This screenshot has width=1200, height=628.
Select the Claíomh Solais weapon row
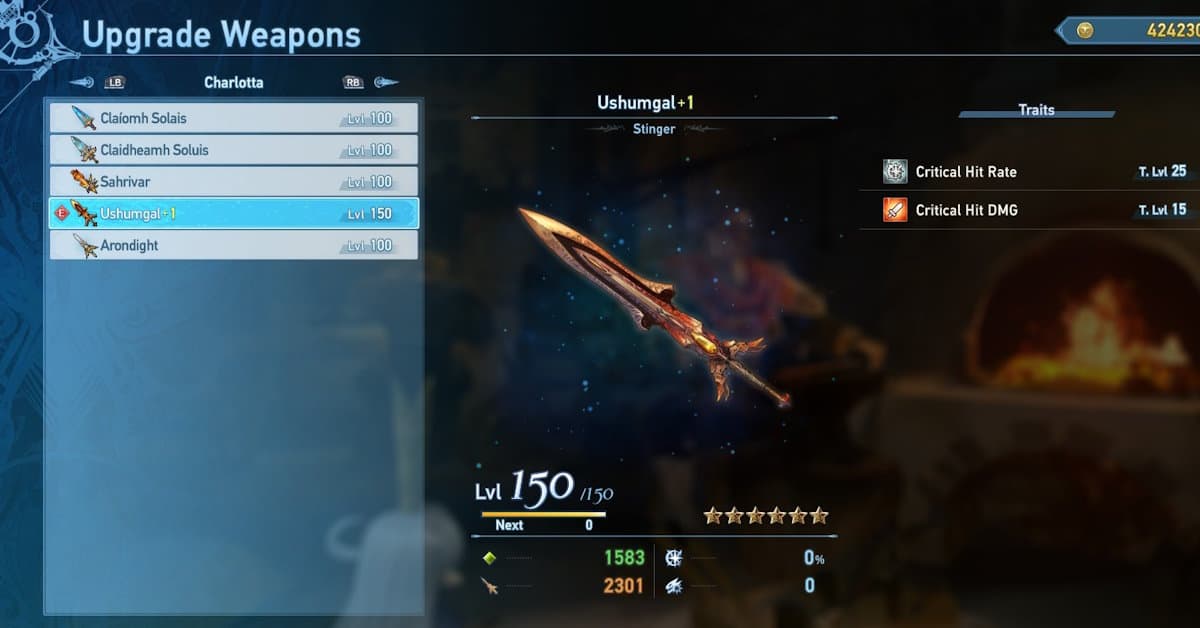(x=233, y=118)
